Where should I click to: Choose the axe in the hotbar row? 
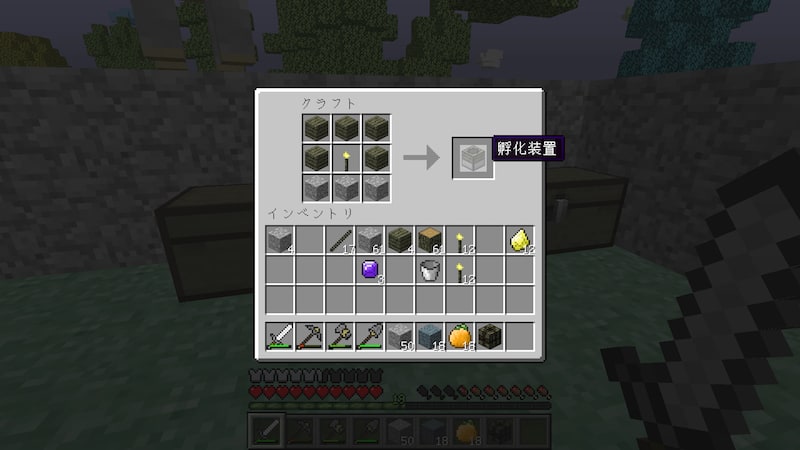(339, 336)
